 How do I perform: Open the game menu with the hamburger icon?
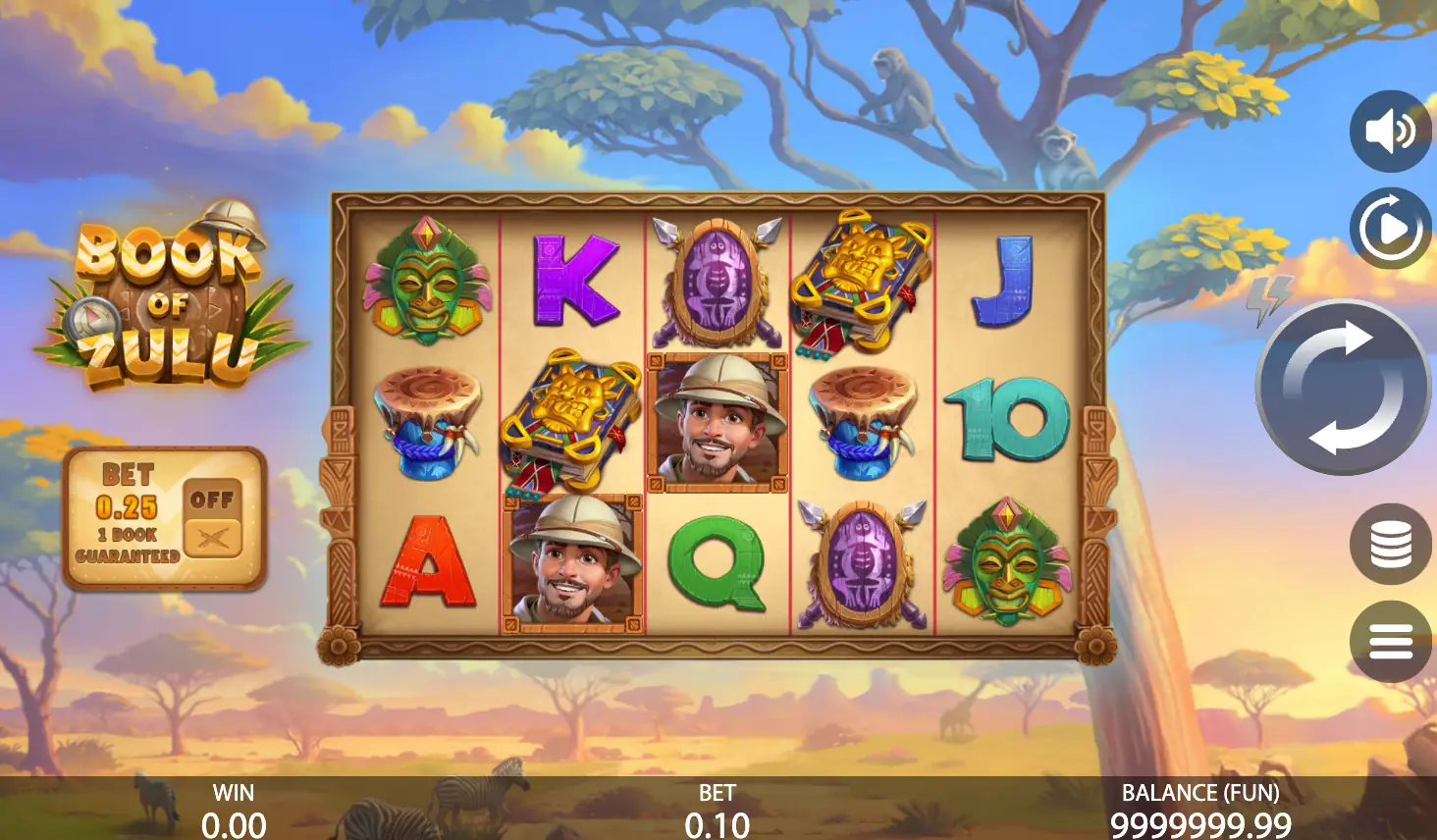(1389, 643)
